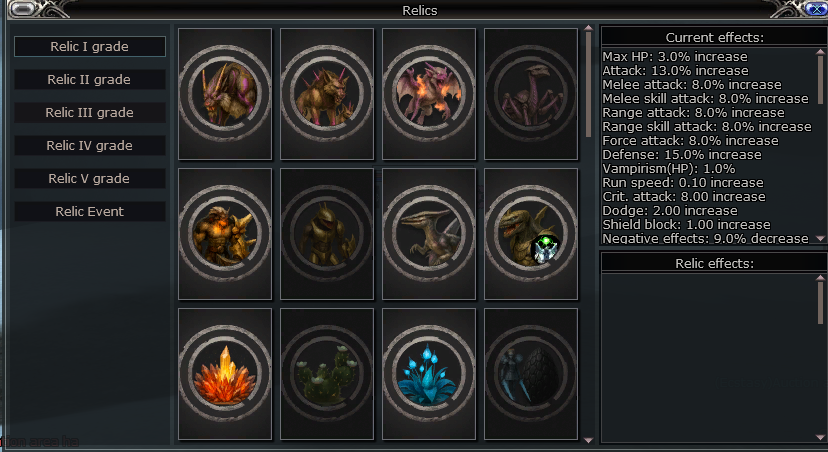
Task: Show Relic IV grade relics
Action: 90,146
